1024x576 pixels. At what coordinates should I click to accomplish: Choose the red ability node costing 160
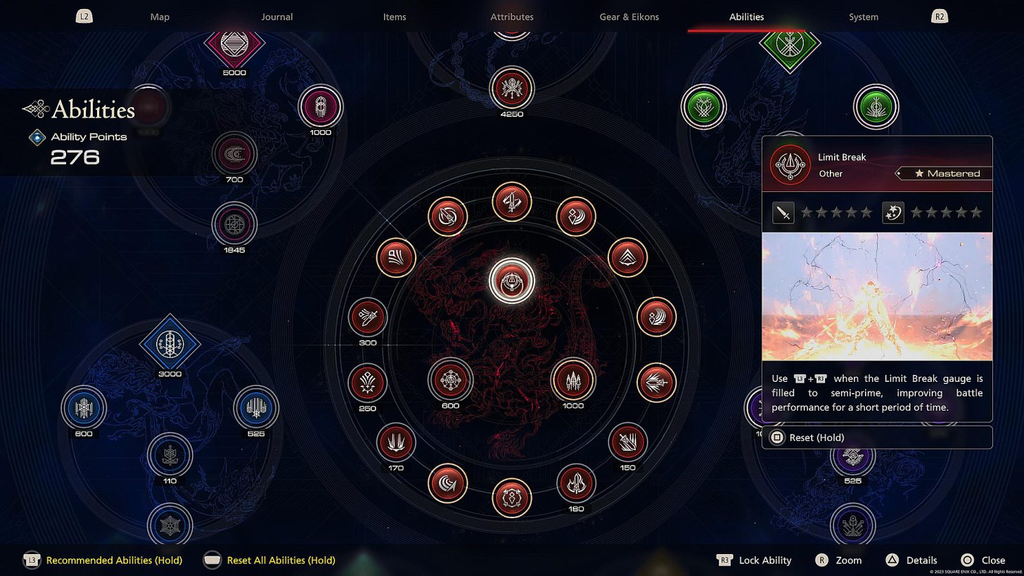[575, 483]
